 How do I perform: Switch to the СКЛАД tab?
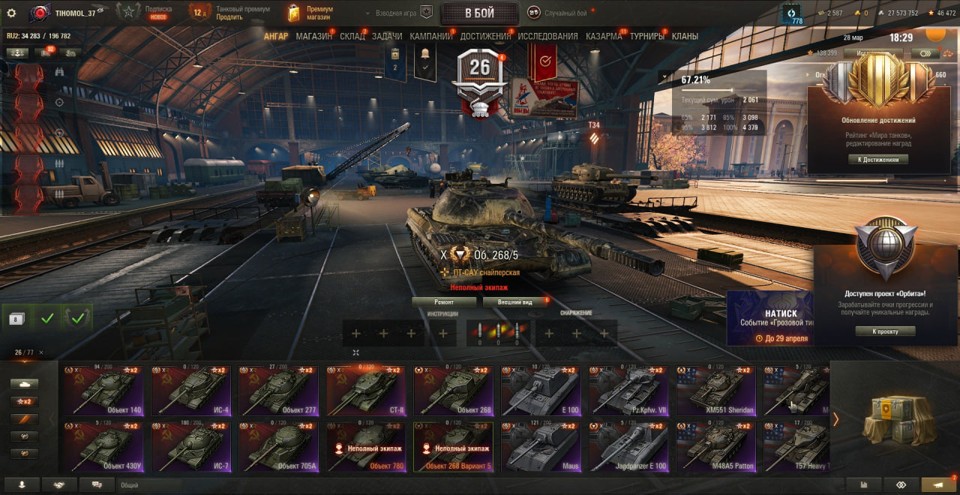[352, 36]
